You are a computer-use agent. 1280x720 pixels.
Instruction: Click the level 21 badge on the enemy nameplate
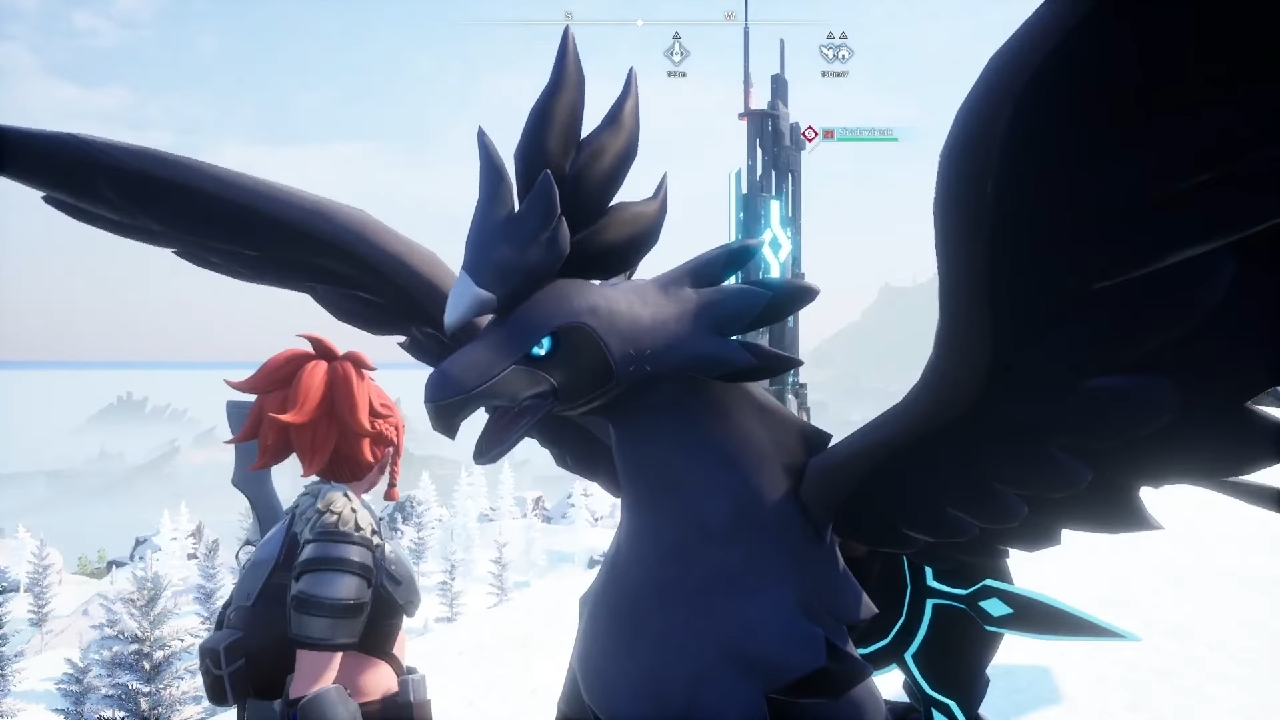click(828, 133)
